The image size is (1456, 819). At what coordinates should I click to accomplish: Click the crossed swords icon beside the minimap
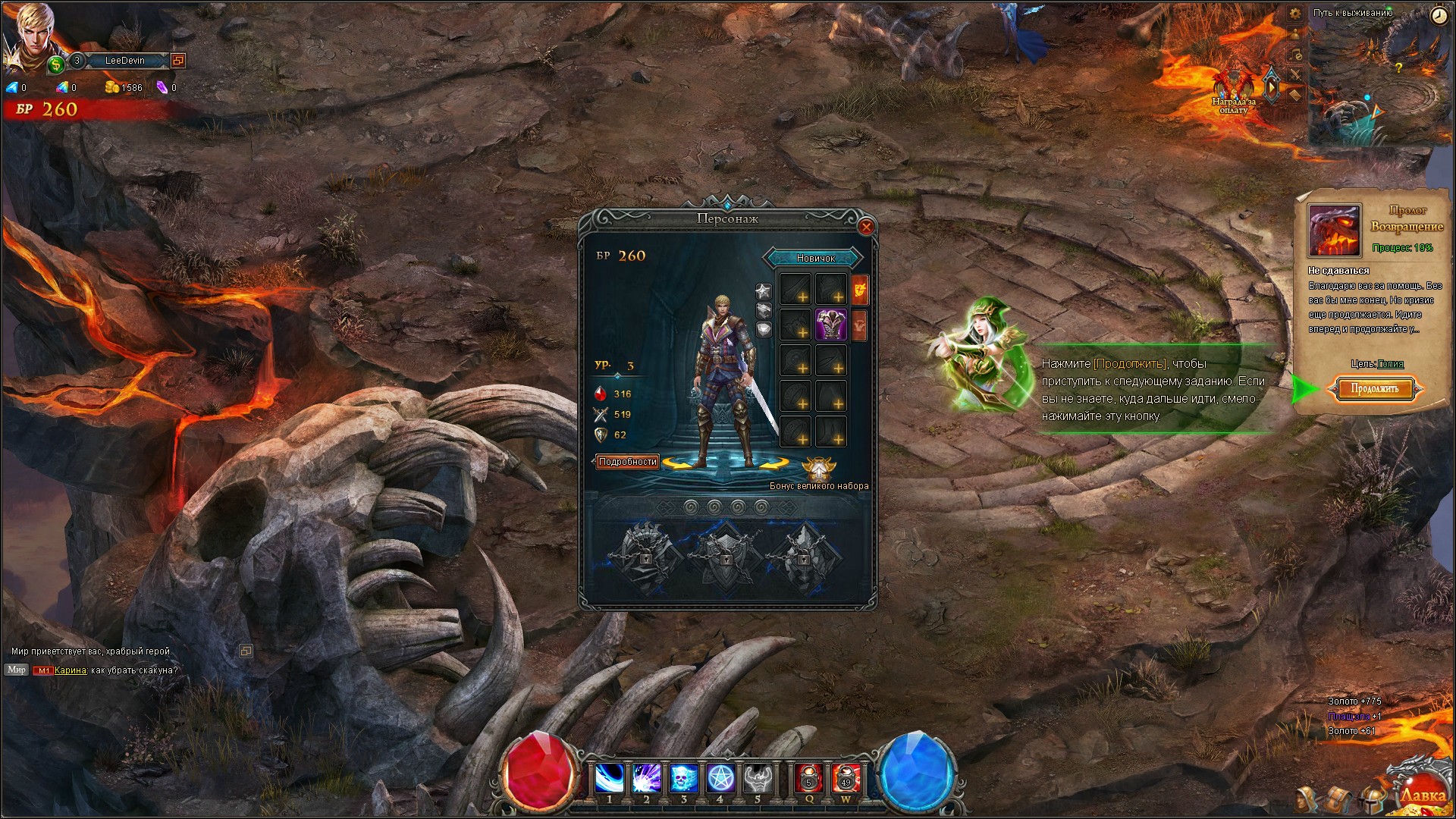coord(1295,74)
